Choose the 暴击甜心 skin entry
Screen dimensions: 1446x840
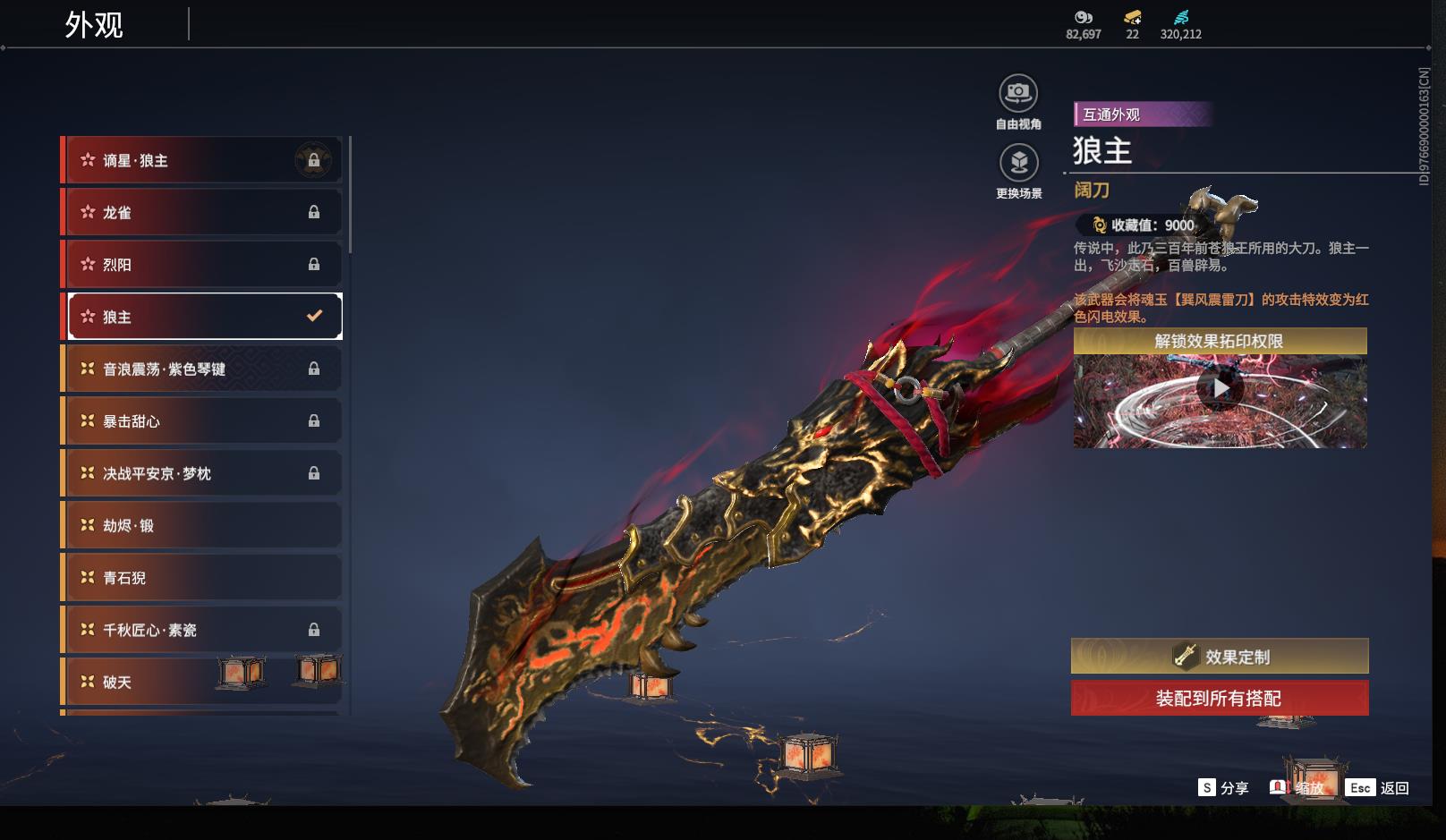tap(202, 421)
